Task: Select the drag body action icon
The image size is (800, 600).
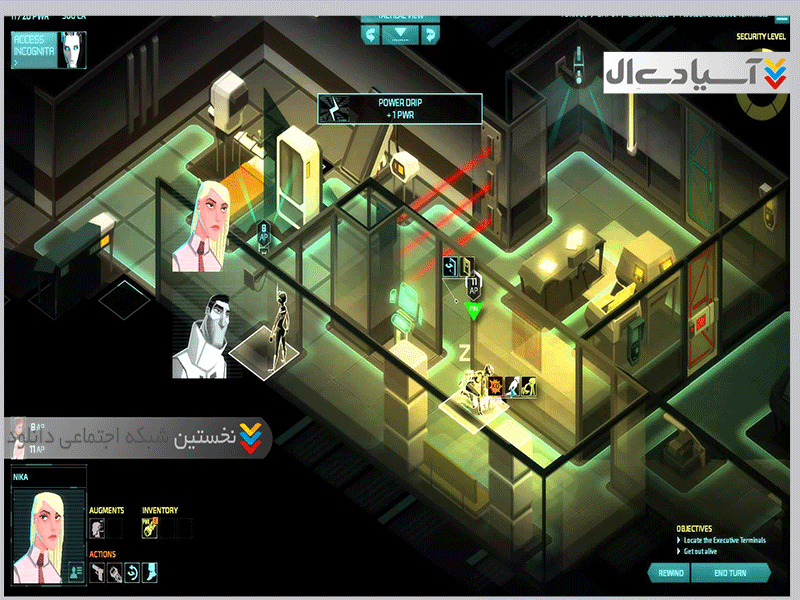Action: pyautogui.click(x=527, y=386)
